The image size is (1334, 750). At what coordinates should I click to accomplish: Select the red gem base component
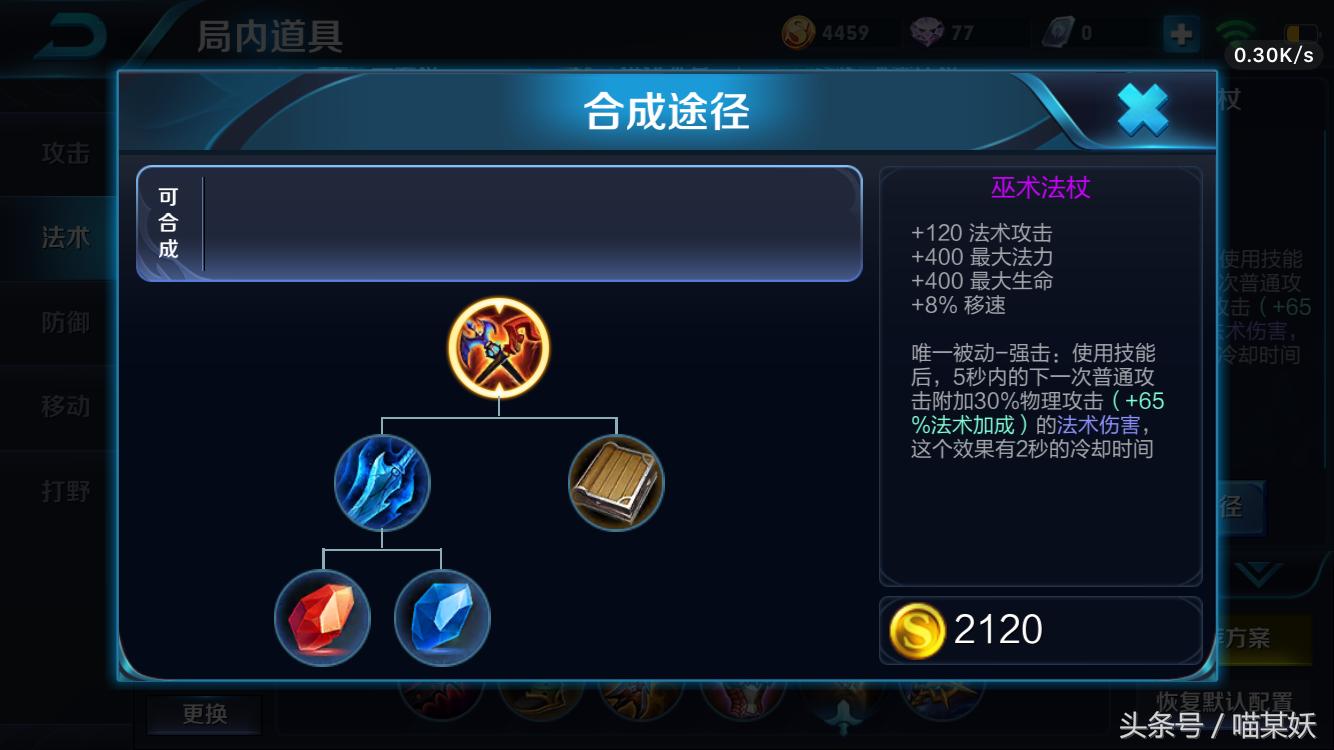pos(322,620)
